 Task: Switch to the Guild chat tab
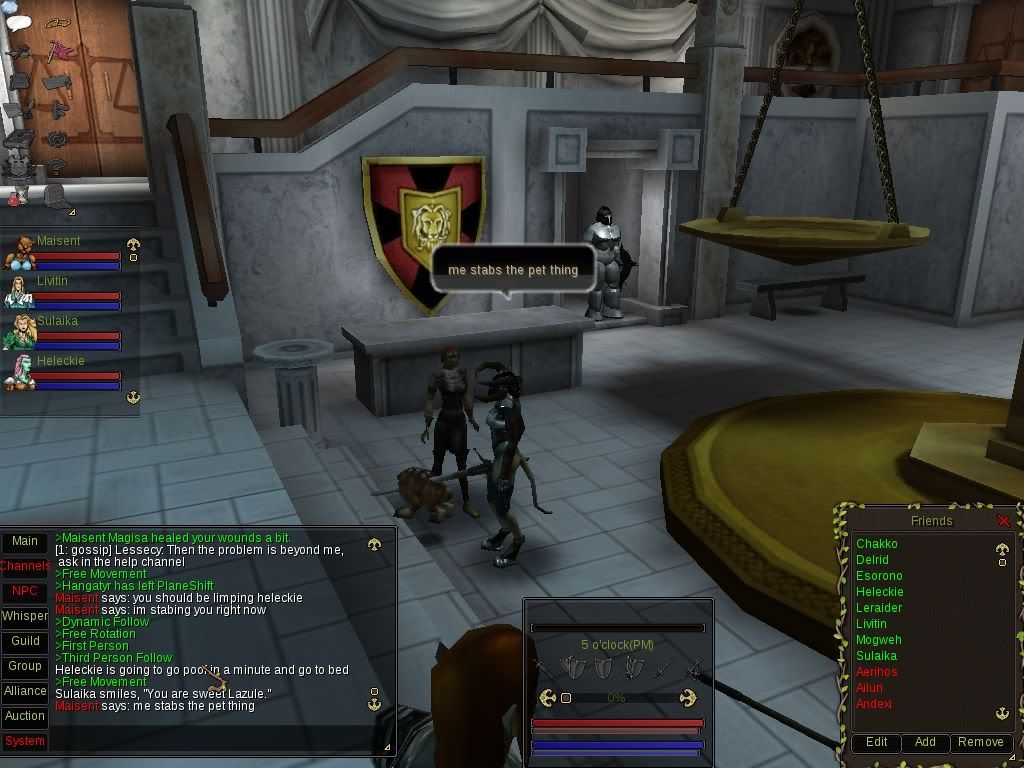tap(25, 641)
